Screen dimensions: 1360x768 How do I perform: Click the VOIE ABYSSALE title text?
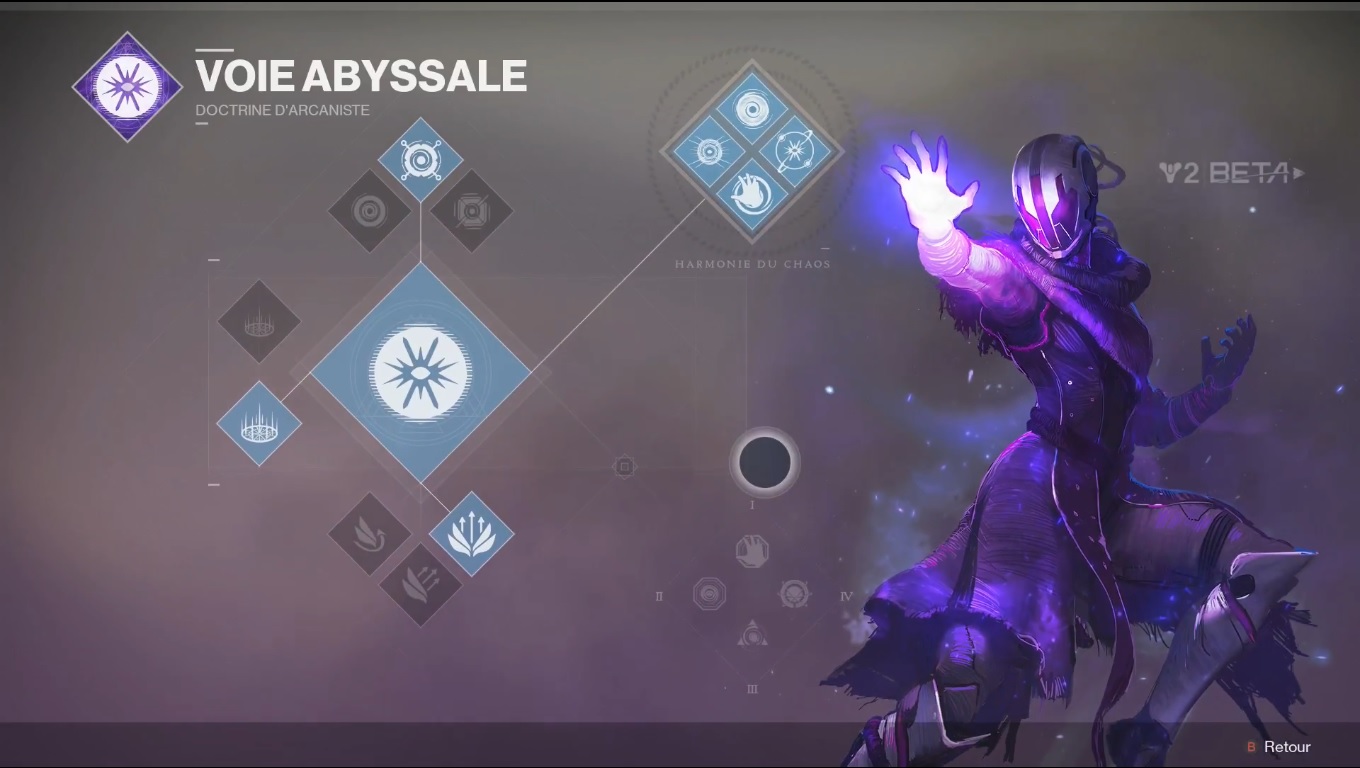click(360, 74)
